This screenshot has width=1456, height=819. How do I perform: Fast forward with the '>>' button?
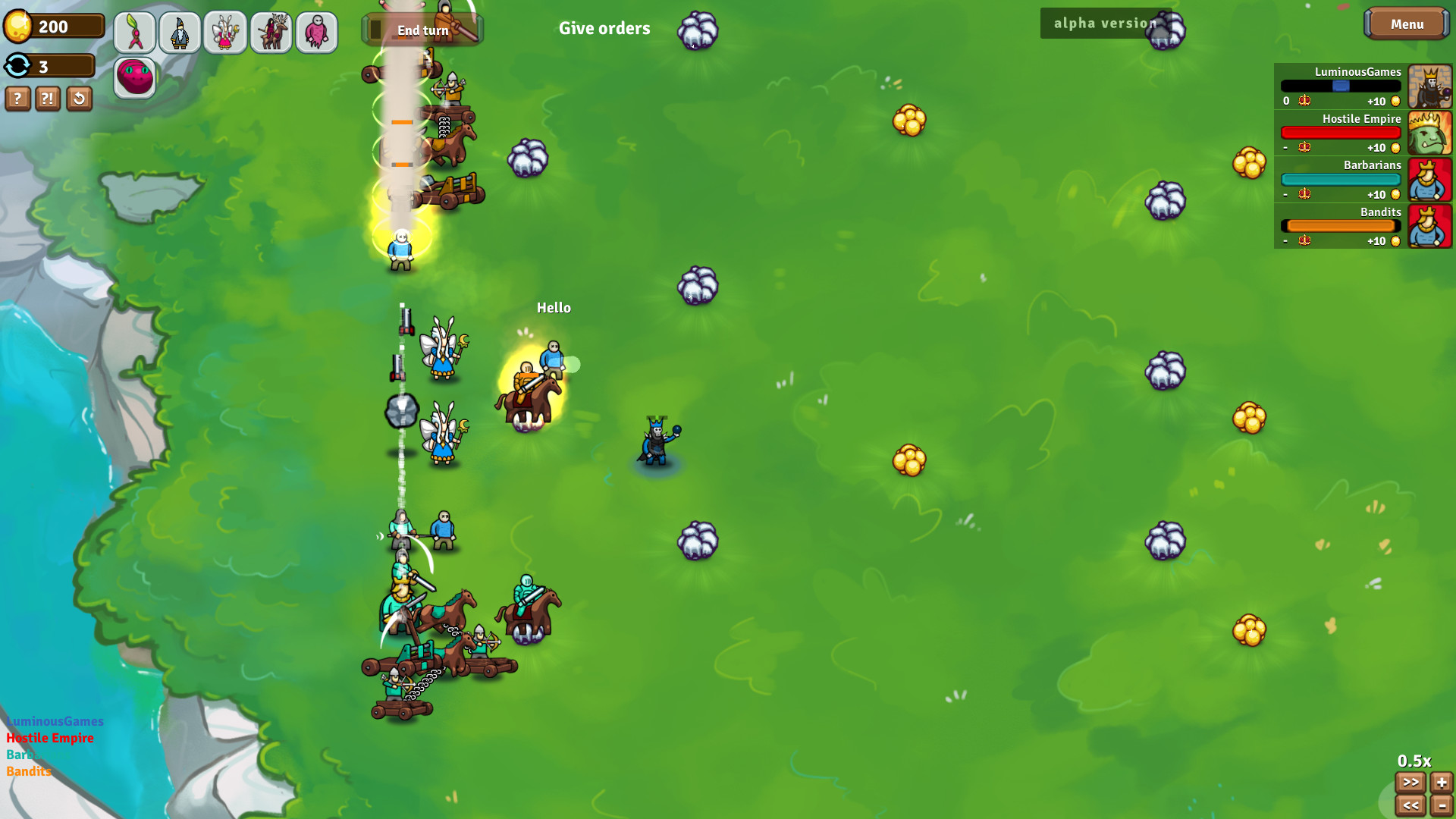pos(1411,783)
